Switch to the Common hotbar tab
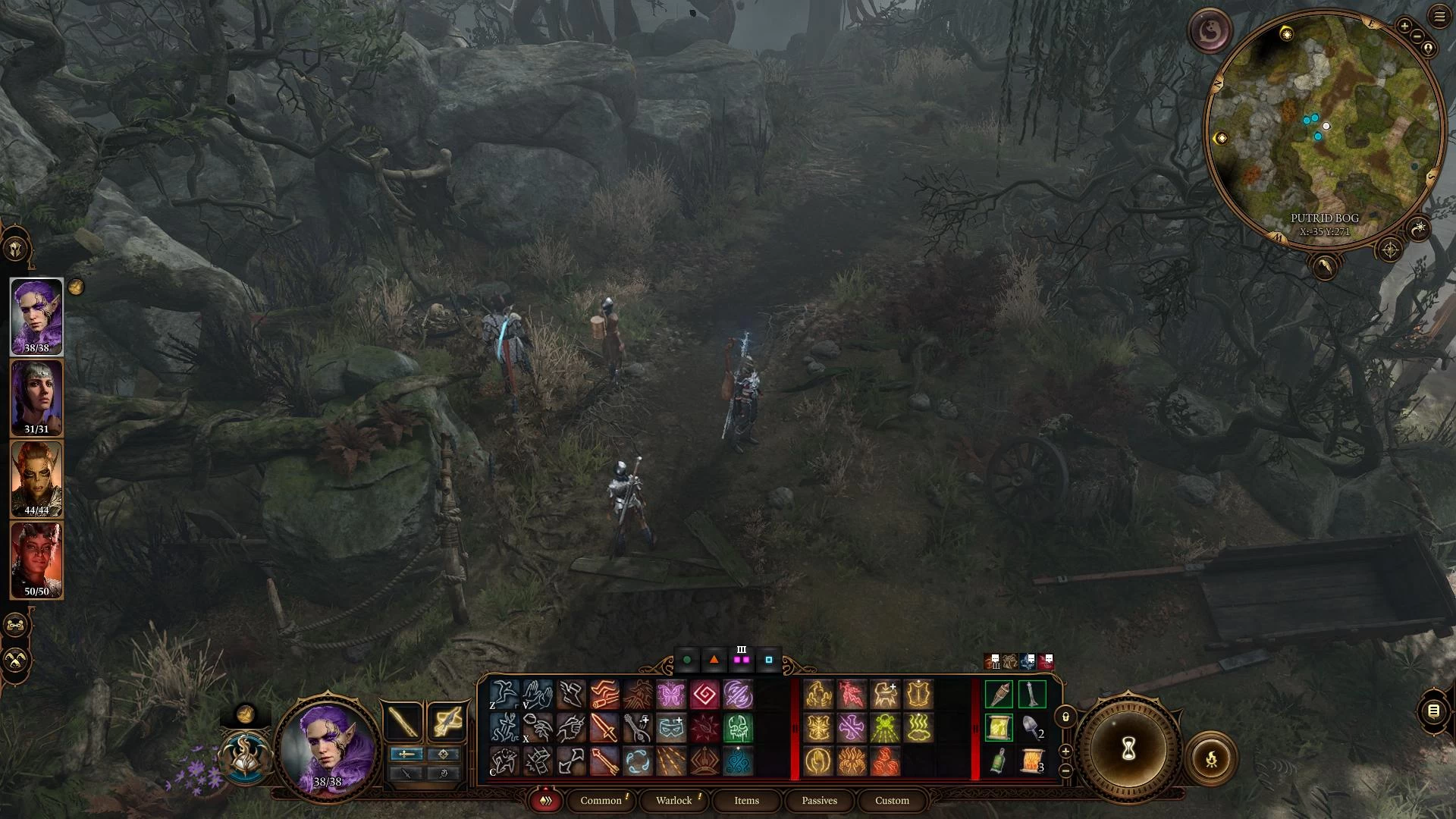The width and height of the screenshot is (1456, 819). 601,800
